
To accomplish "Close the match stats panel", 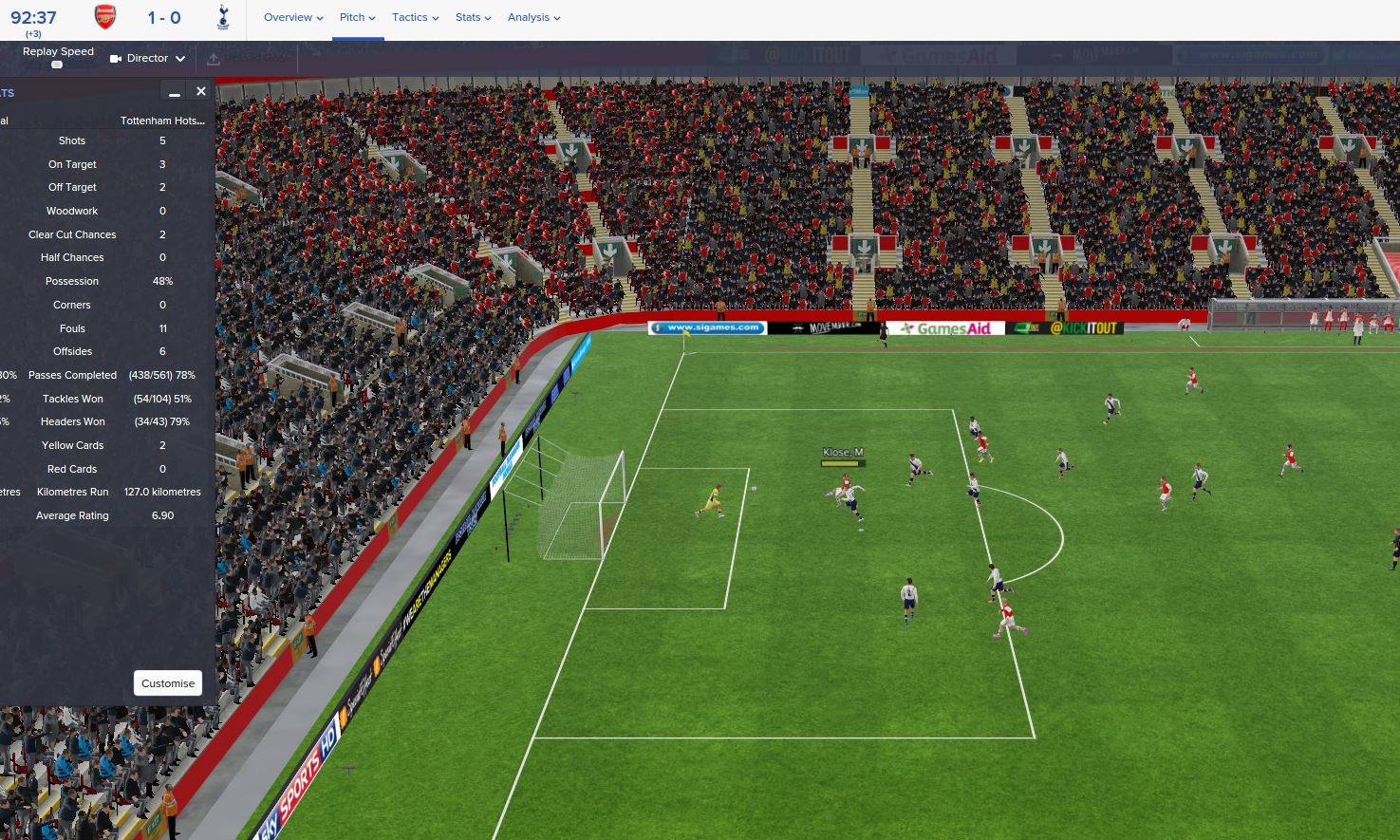I will coord(201,91).
